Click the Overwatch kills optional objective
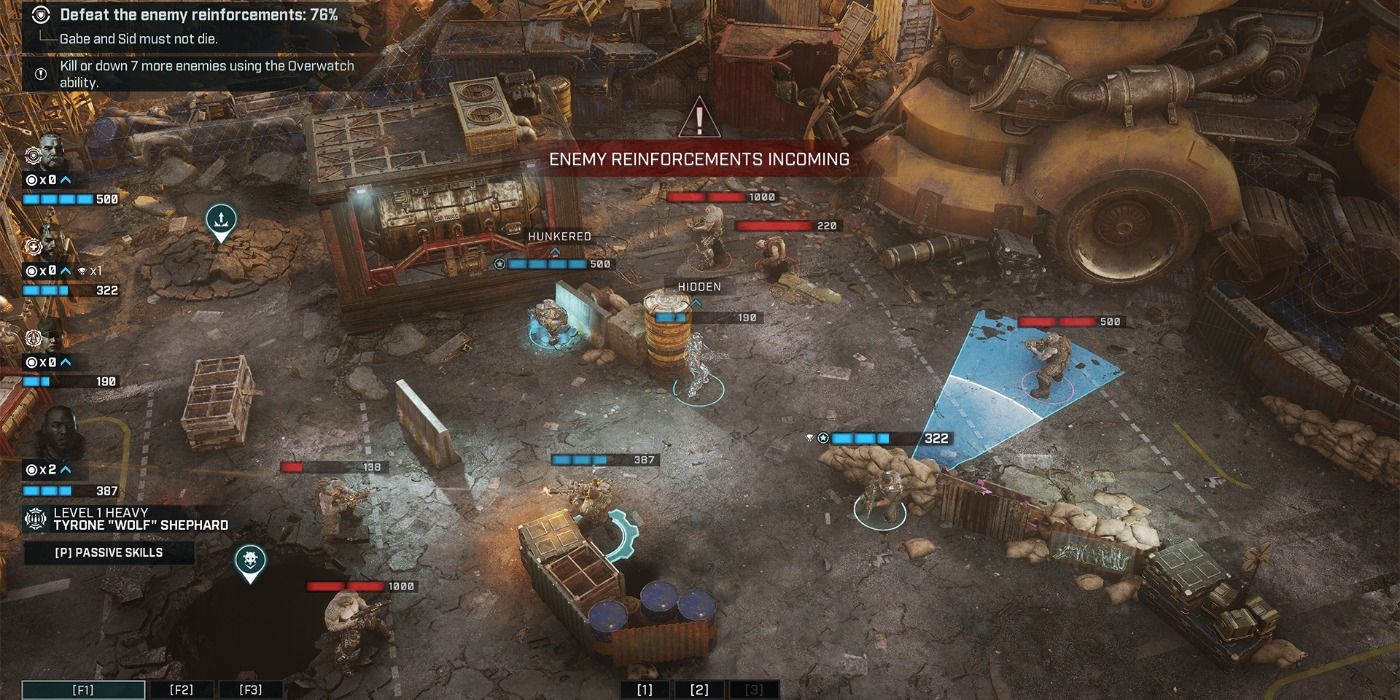This screenshot has height=700, width=1400. pyautogui.click(x=205, y=74)
